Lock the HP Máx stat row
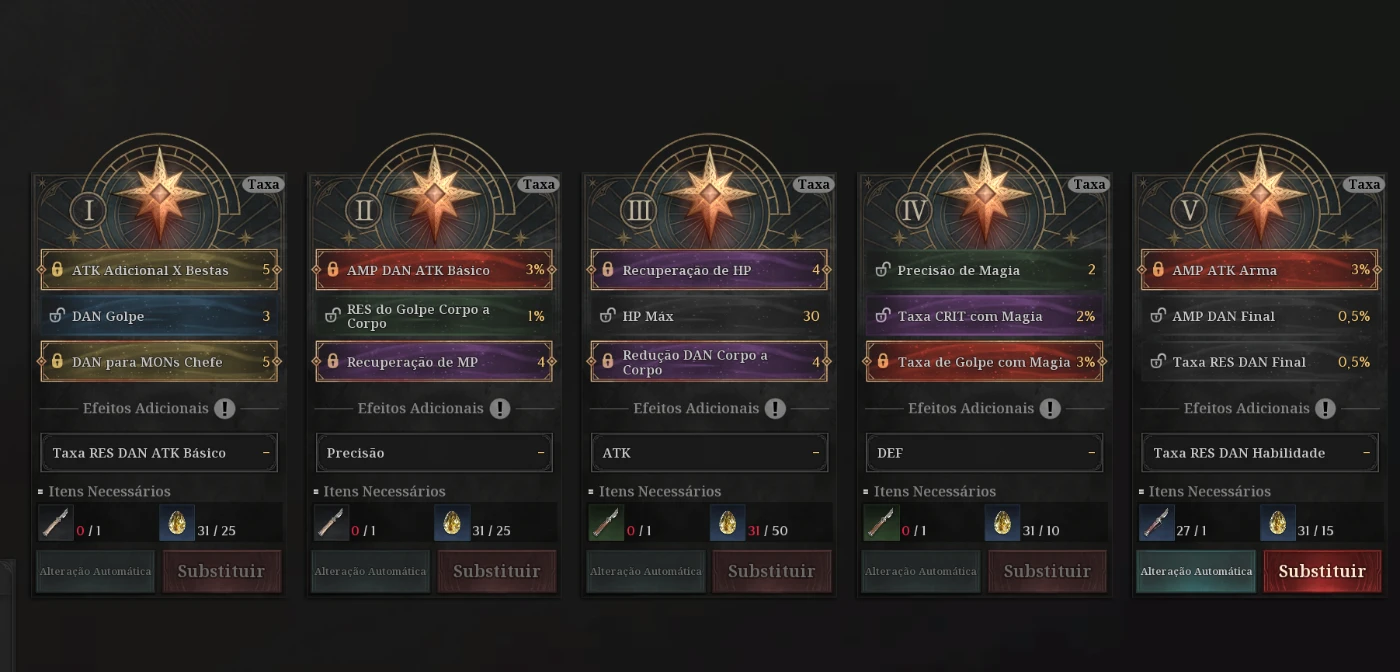 click(x=607, y=316)
